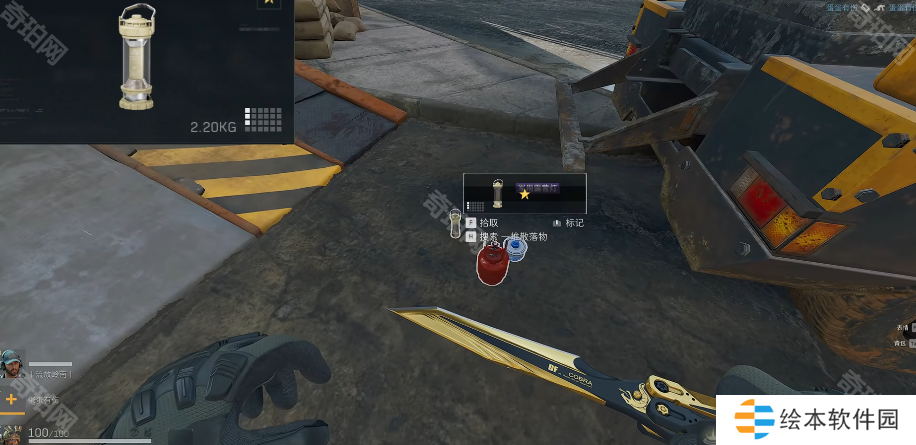Click the teammate portrait with teal cap
This screenshot has height=445, width=916.
click(x=12, y=364)
